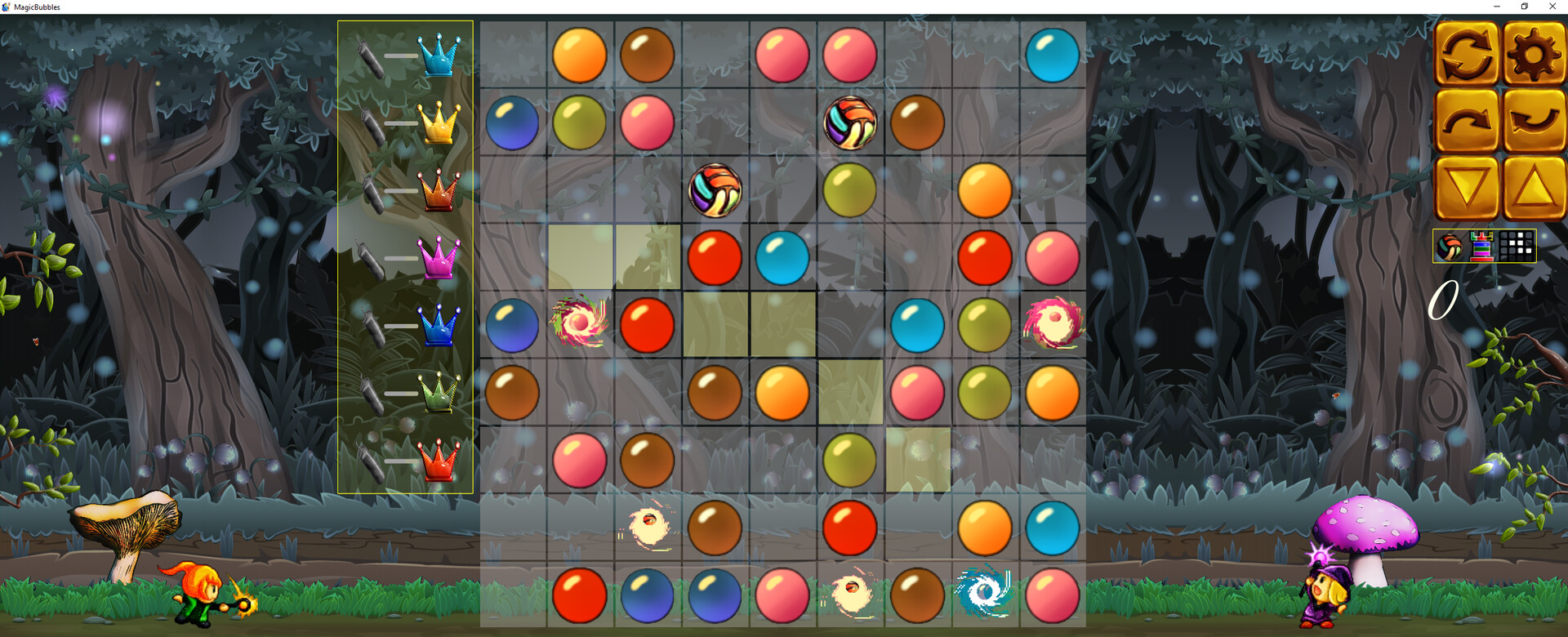This screenshot has height=637, width=1568.
Task: Expand the orange crown objective row
Action: [x=437, y=190]
